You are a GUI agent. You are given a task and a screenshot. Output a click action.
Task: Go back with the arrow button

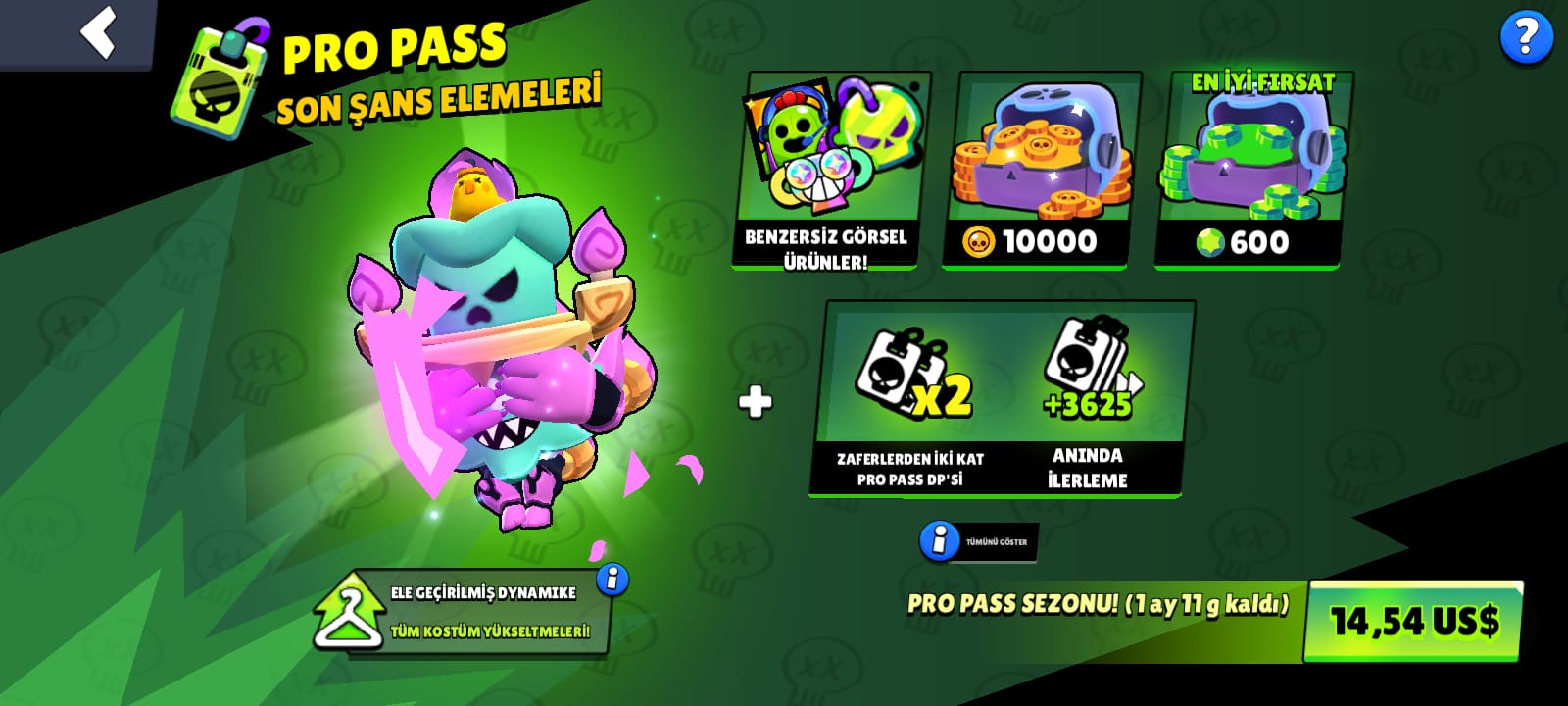[x=97, y=32]
